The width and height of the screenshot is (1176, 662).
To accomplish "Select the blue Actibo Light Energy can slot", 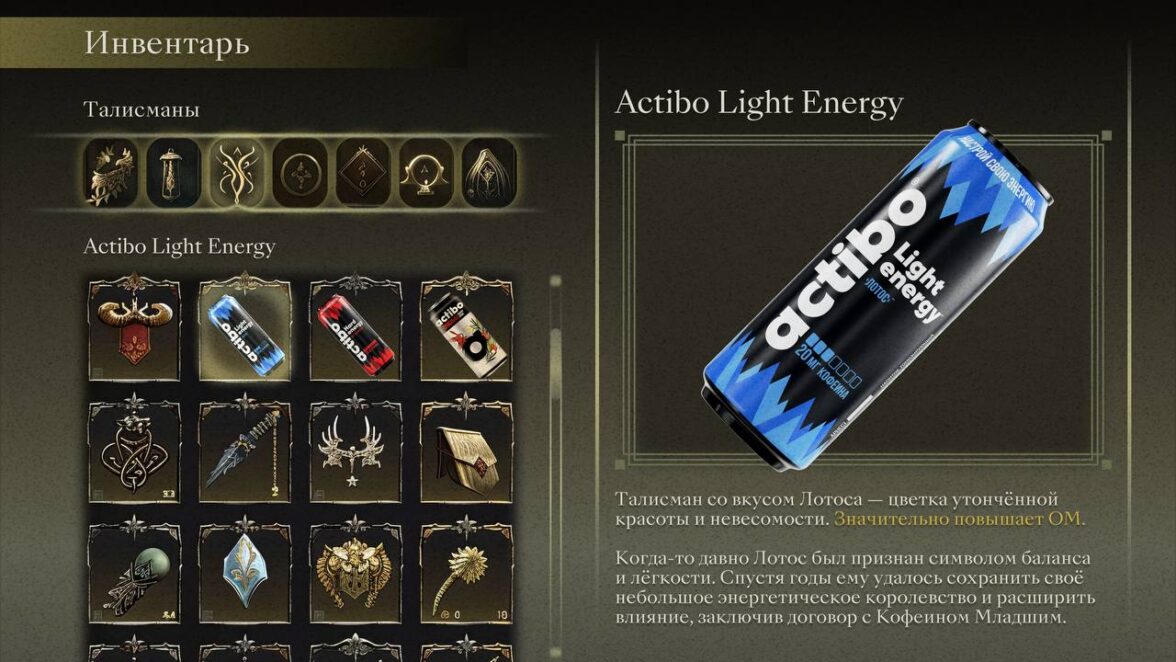I will (245, 330).
